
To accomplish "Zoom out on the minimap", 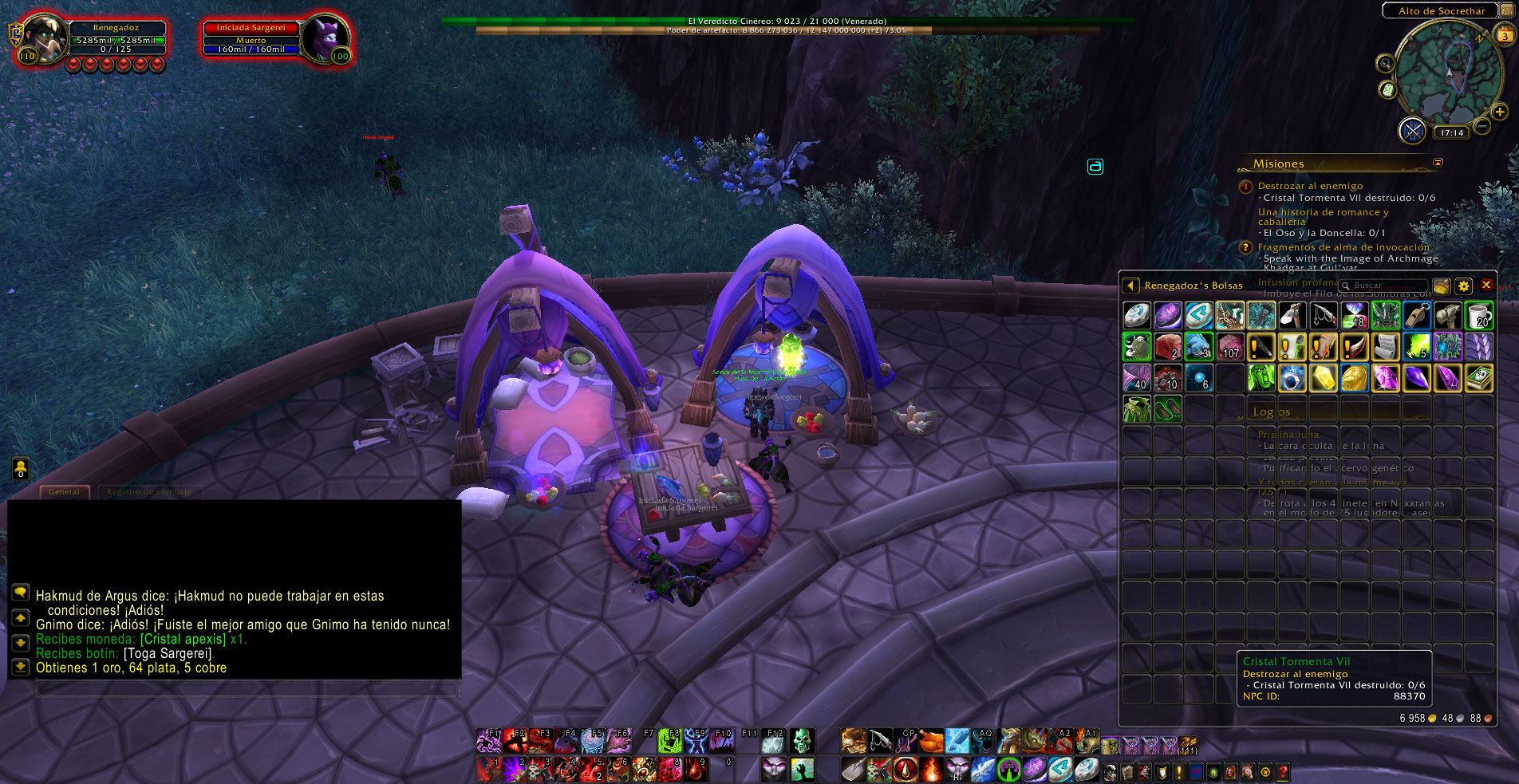I will (1482, 126).
